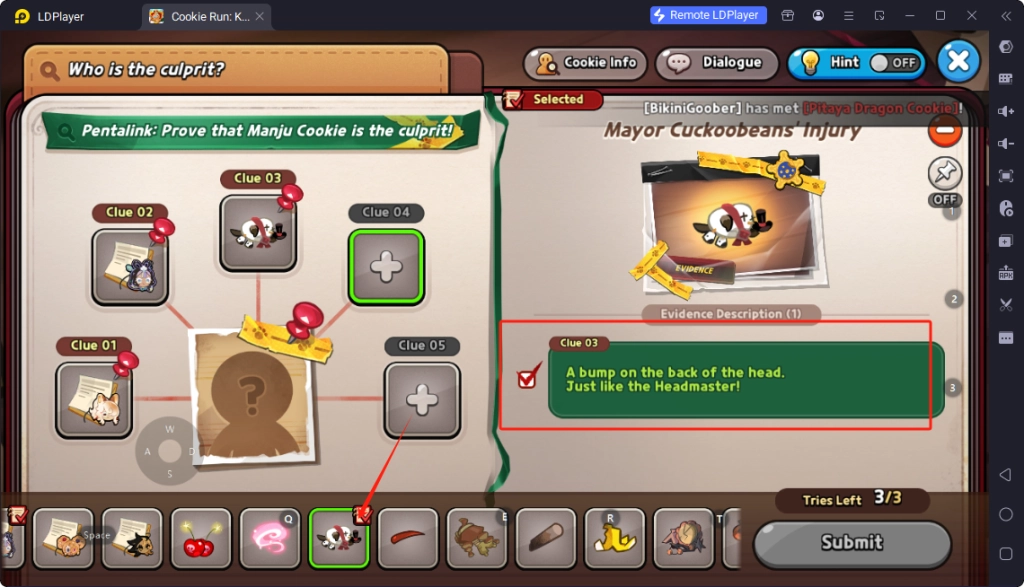Close the culprit investigation screen

point(958,61)
